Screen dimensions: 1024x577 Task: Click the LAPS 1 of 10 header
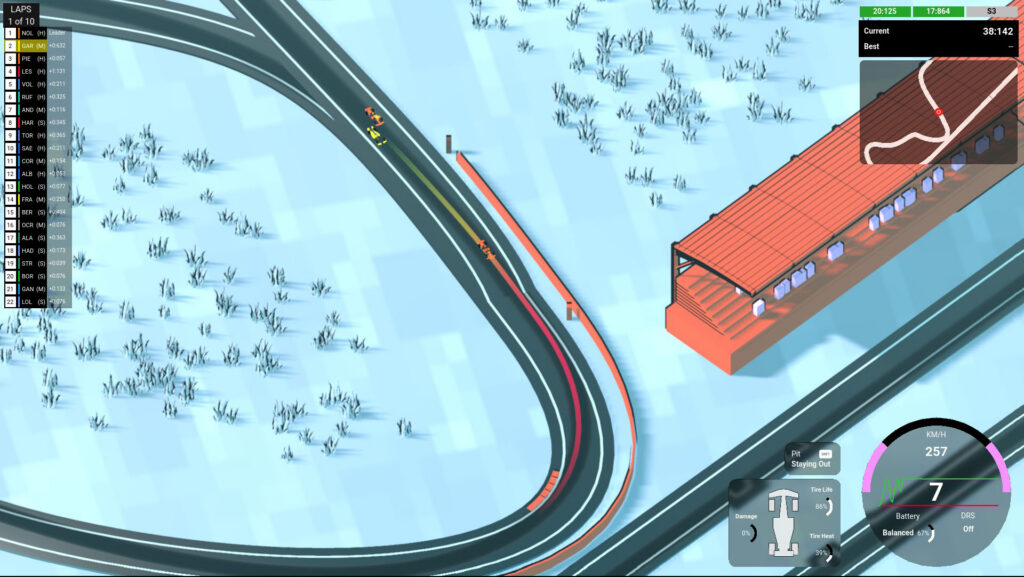[22, 15]
